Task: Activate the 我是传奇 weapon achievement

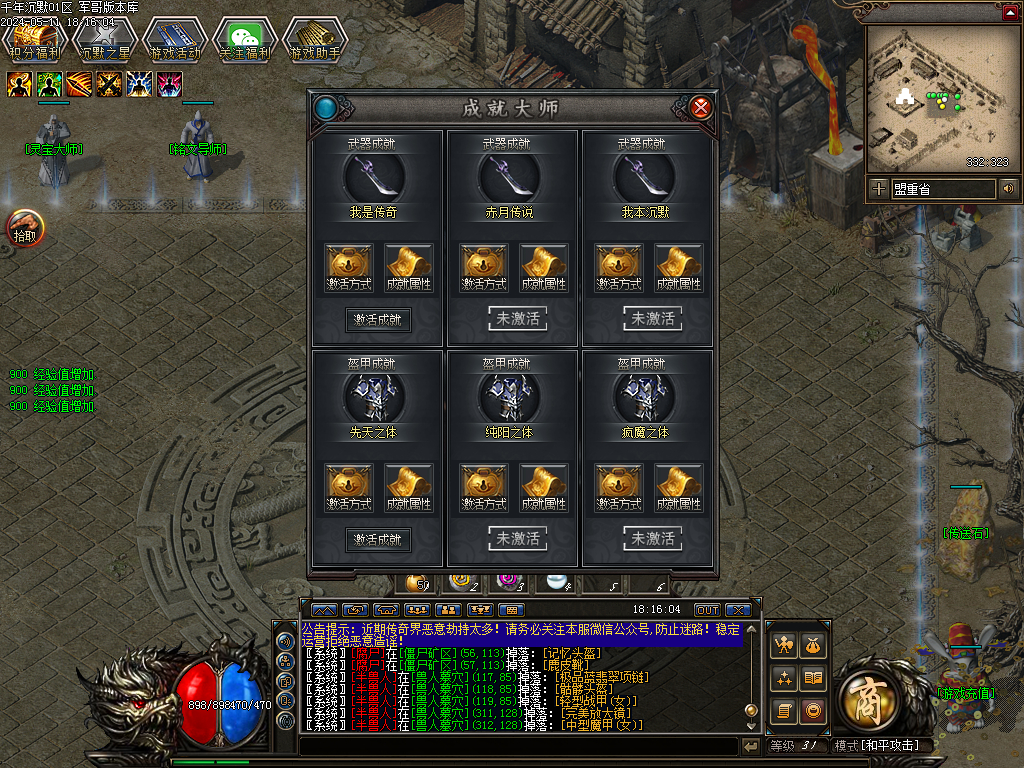Action: click(378, 320)
